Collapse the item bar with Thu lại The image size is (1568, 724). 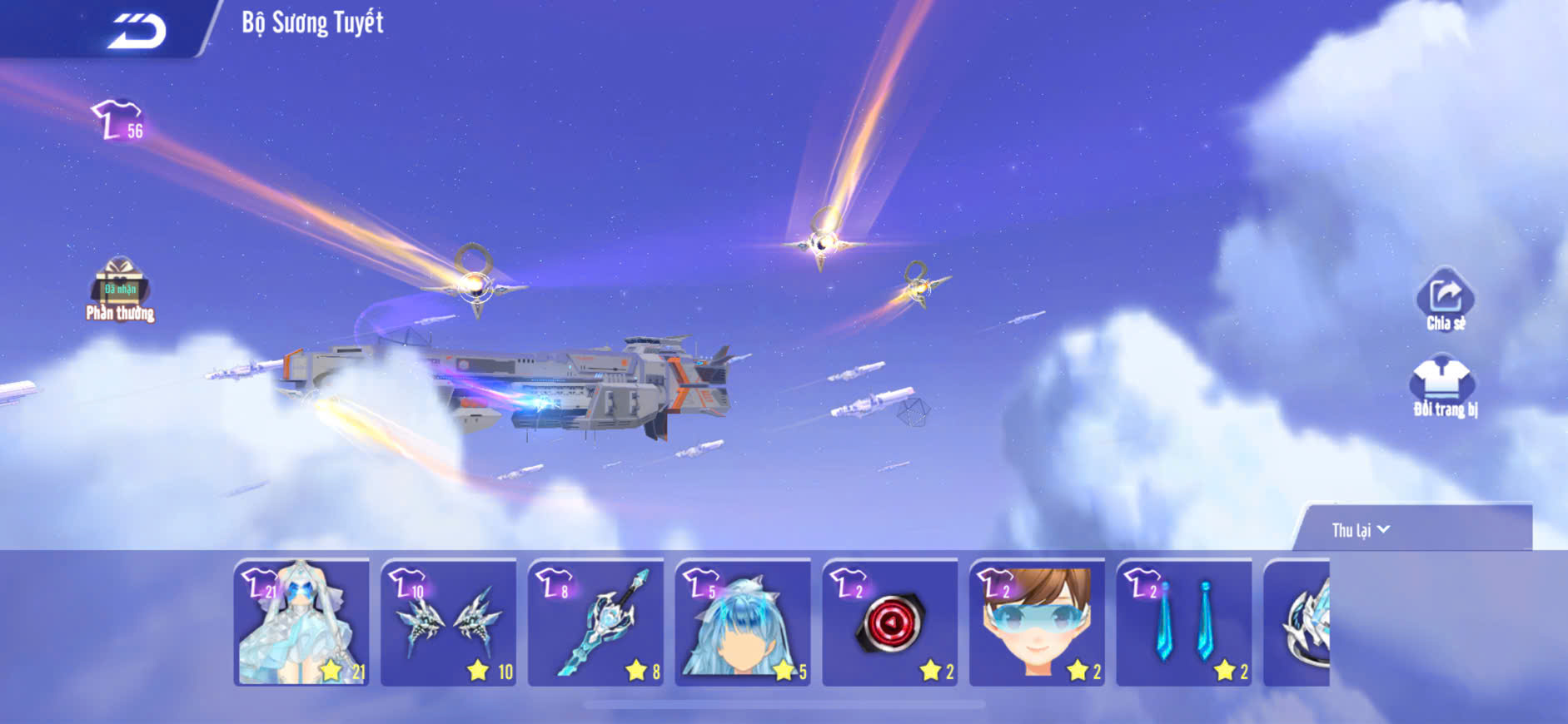pos(1361,530)
